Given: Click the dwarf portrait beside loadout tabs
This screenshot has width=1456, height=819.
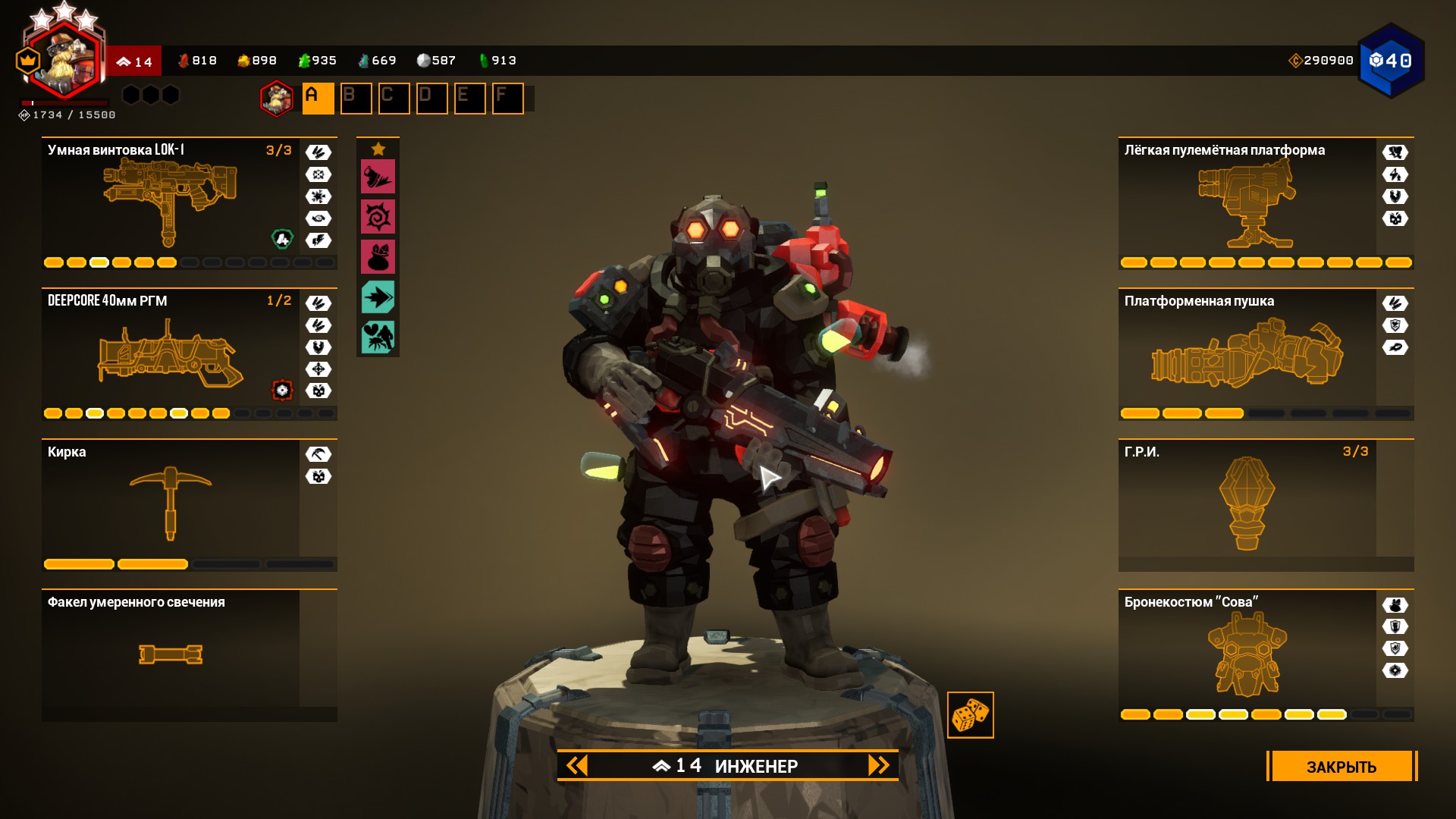Looking at the screenshot, I should (x=277, y=99).
